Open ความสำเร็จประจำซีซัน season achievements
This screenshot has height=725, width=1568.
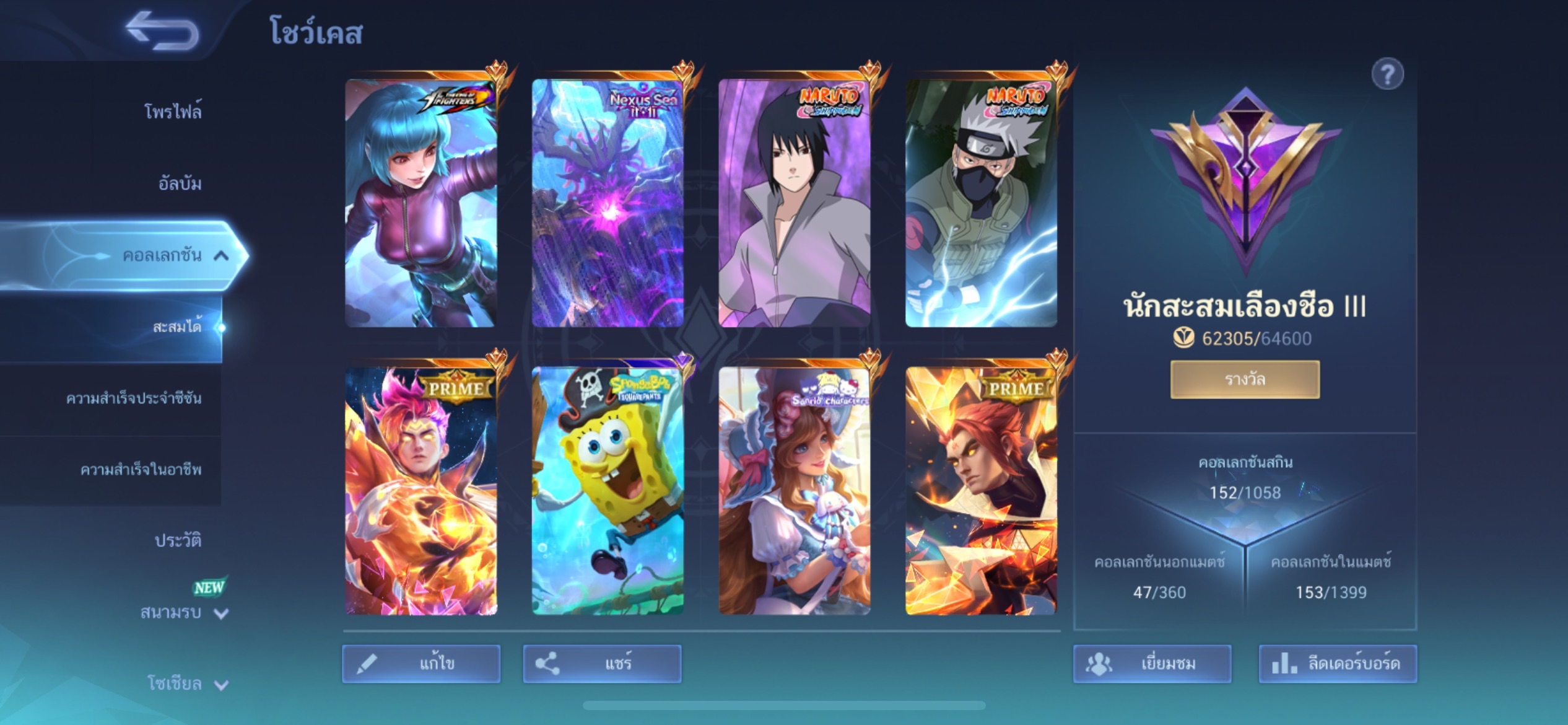(x=134, y=398)
